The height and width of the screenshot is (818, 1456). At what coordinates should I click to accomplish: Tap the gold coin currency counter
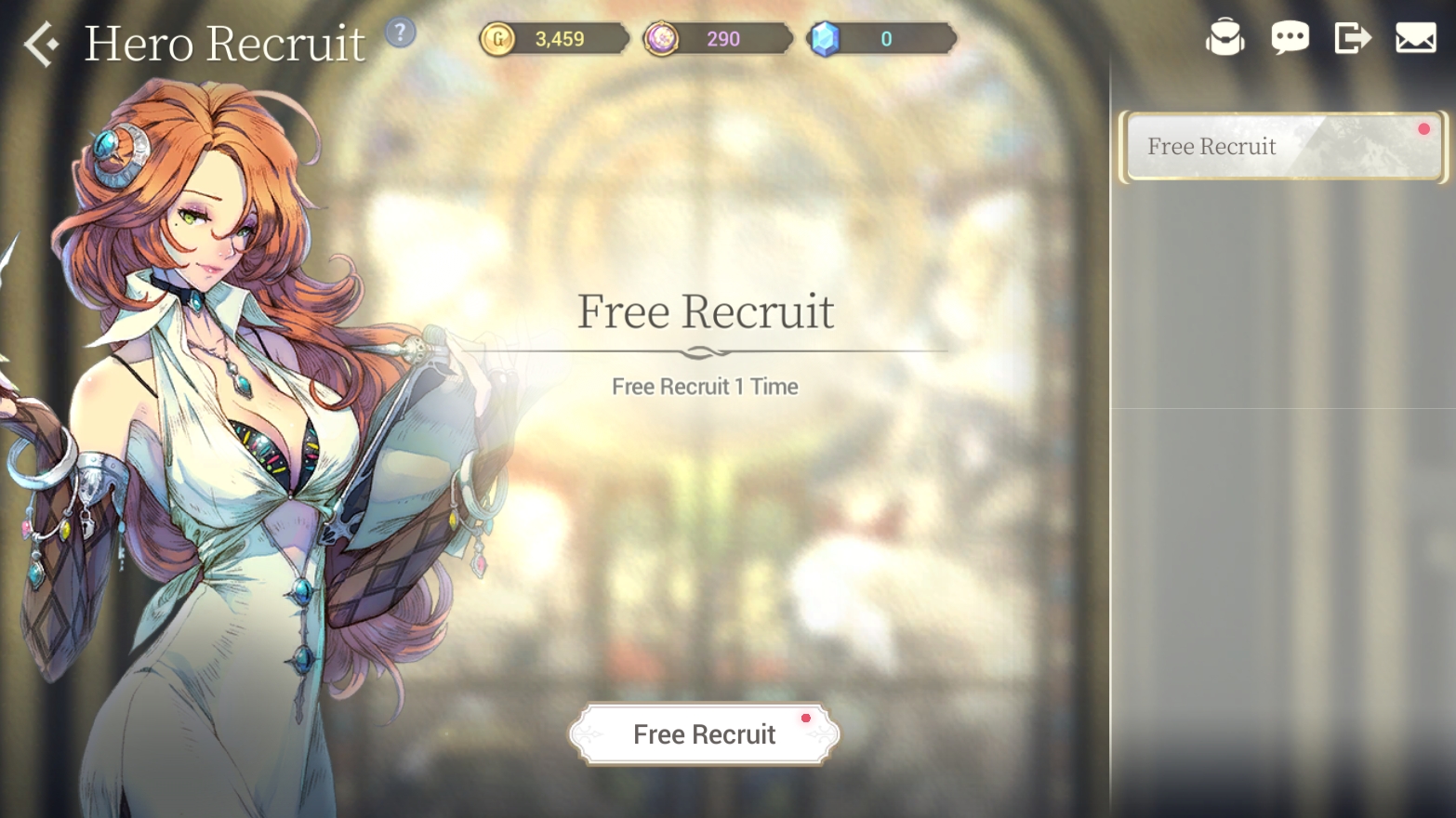[554, 39]
